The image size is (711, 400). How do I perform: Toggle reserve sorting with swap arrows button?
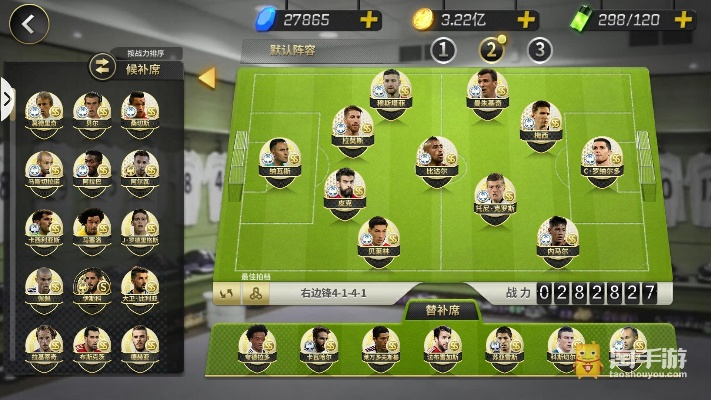[x=102, y=68]
